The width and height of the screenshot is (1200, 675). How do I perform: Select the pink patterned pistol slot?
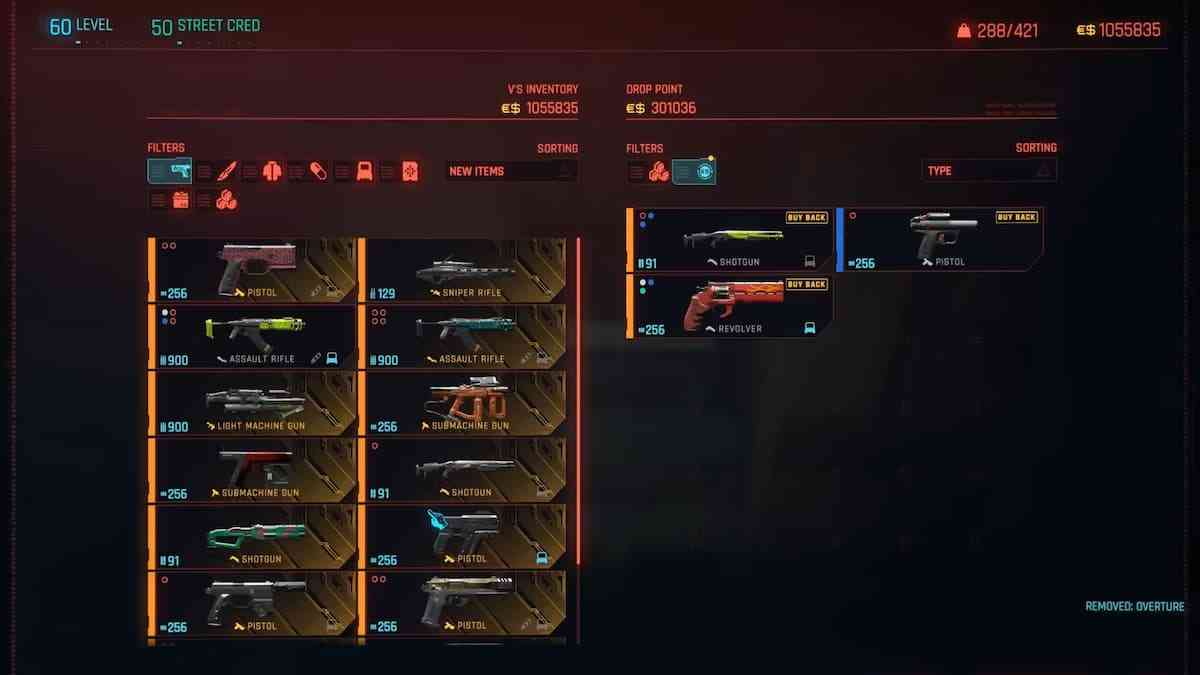pyautogui.click(x=252, y=270)
